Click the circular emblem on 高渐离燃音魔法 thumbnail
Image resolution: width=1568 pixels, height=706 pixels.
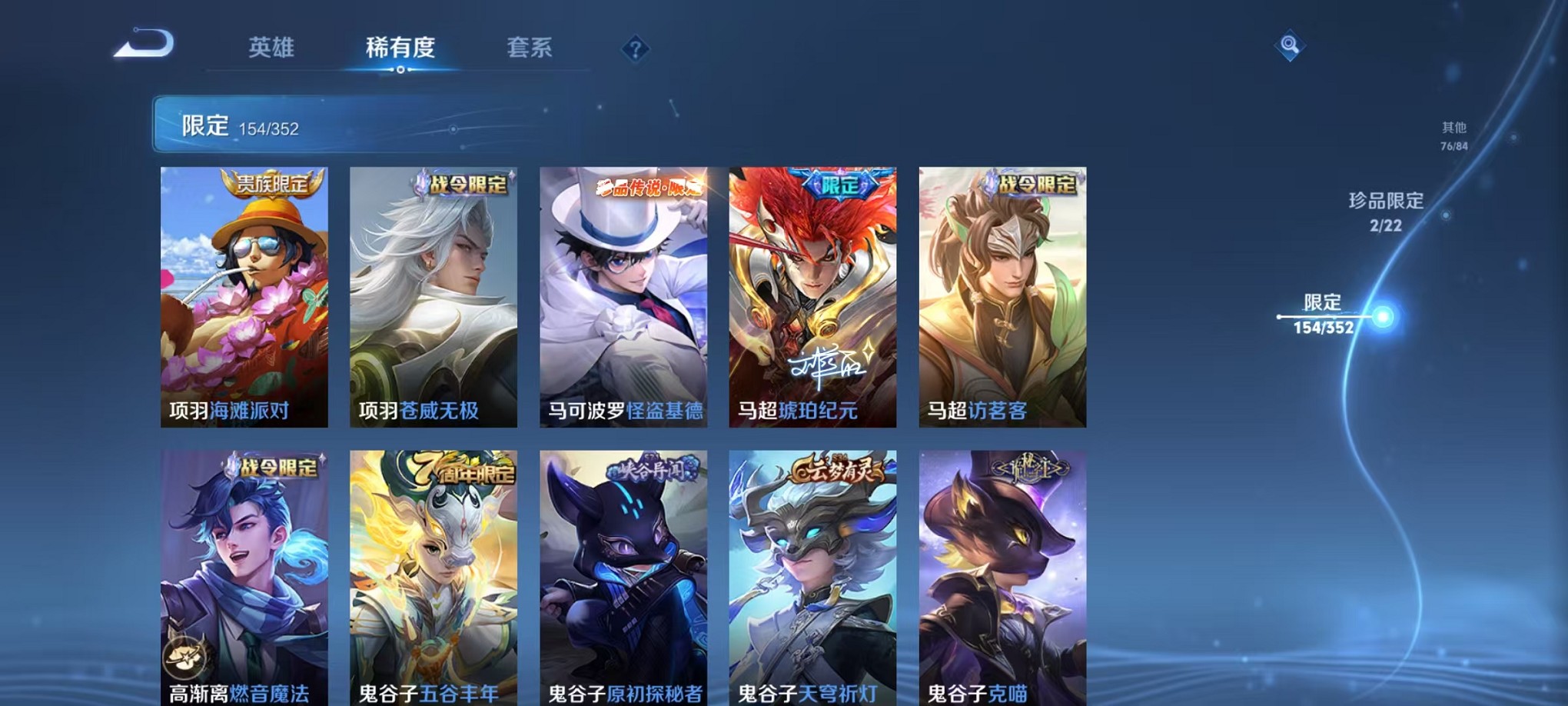point(183,658)
